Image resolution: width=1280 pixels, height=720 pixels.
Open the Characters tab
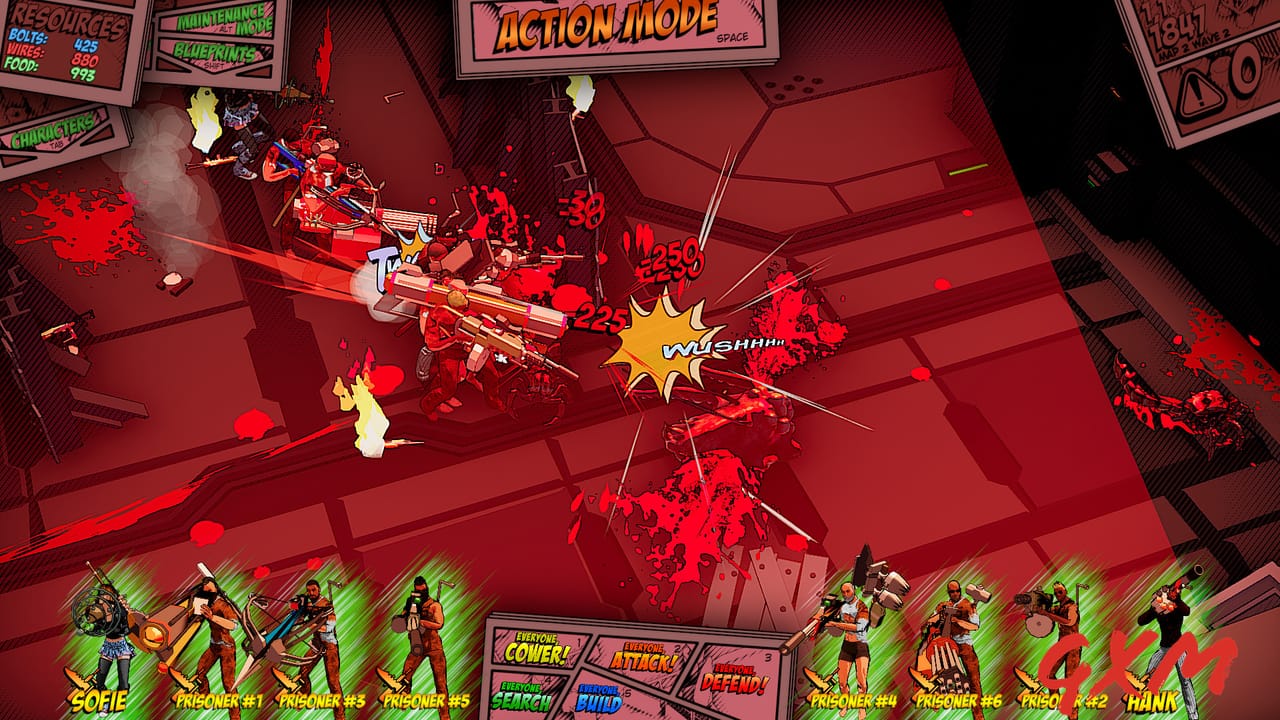click(x=52, y=131)
